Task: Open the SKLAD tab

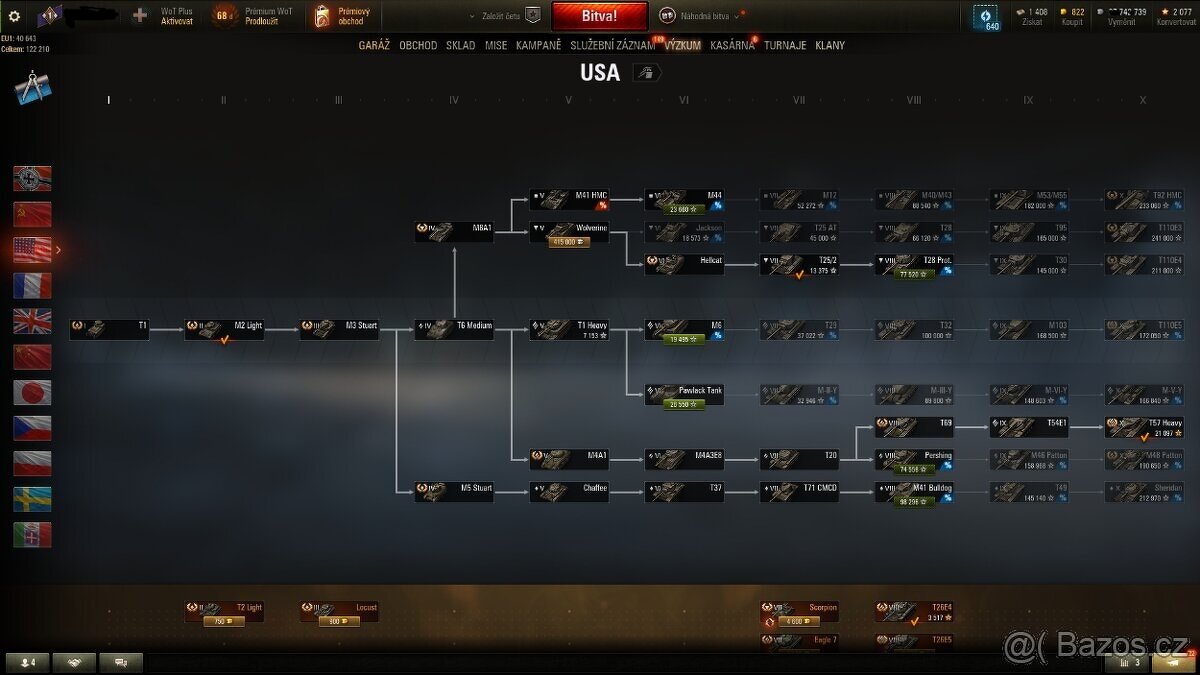Action: point(461,45)
